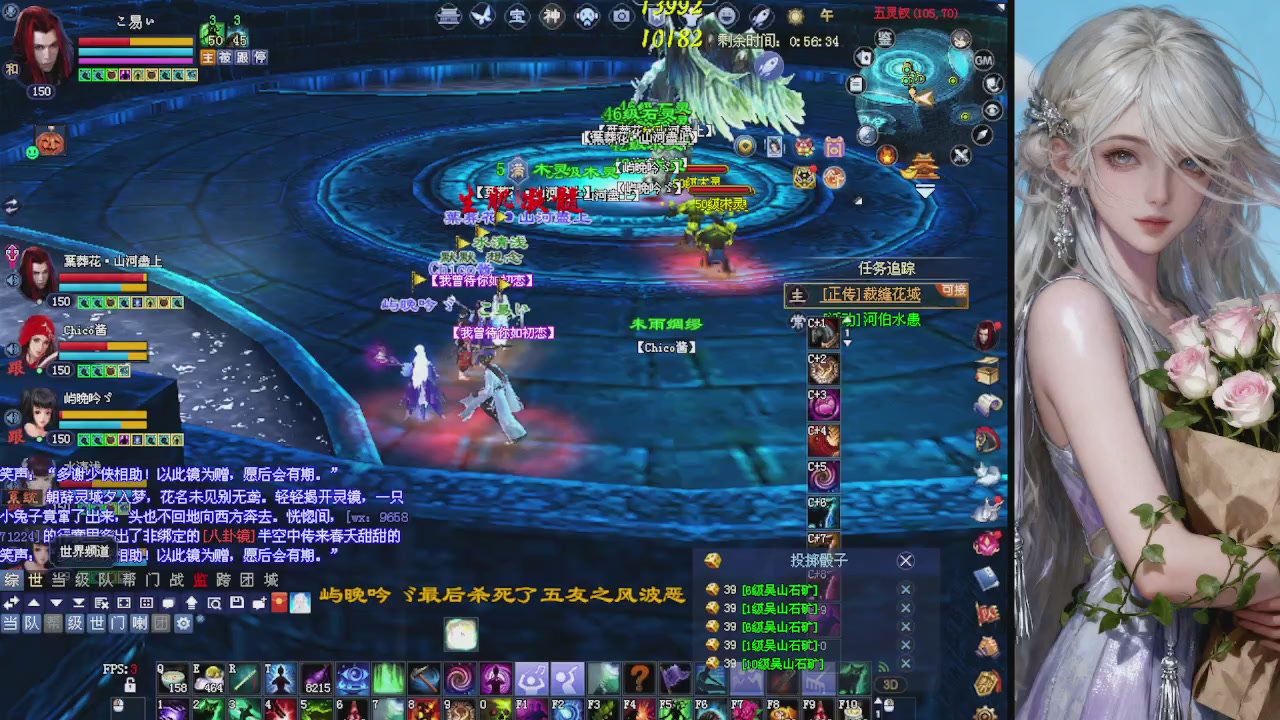Click the clear-chat icon in chat toolbar
Image resolution: width=1280 pixels, height=720 pixels.
(x=101, y=603)
